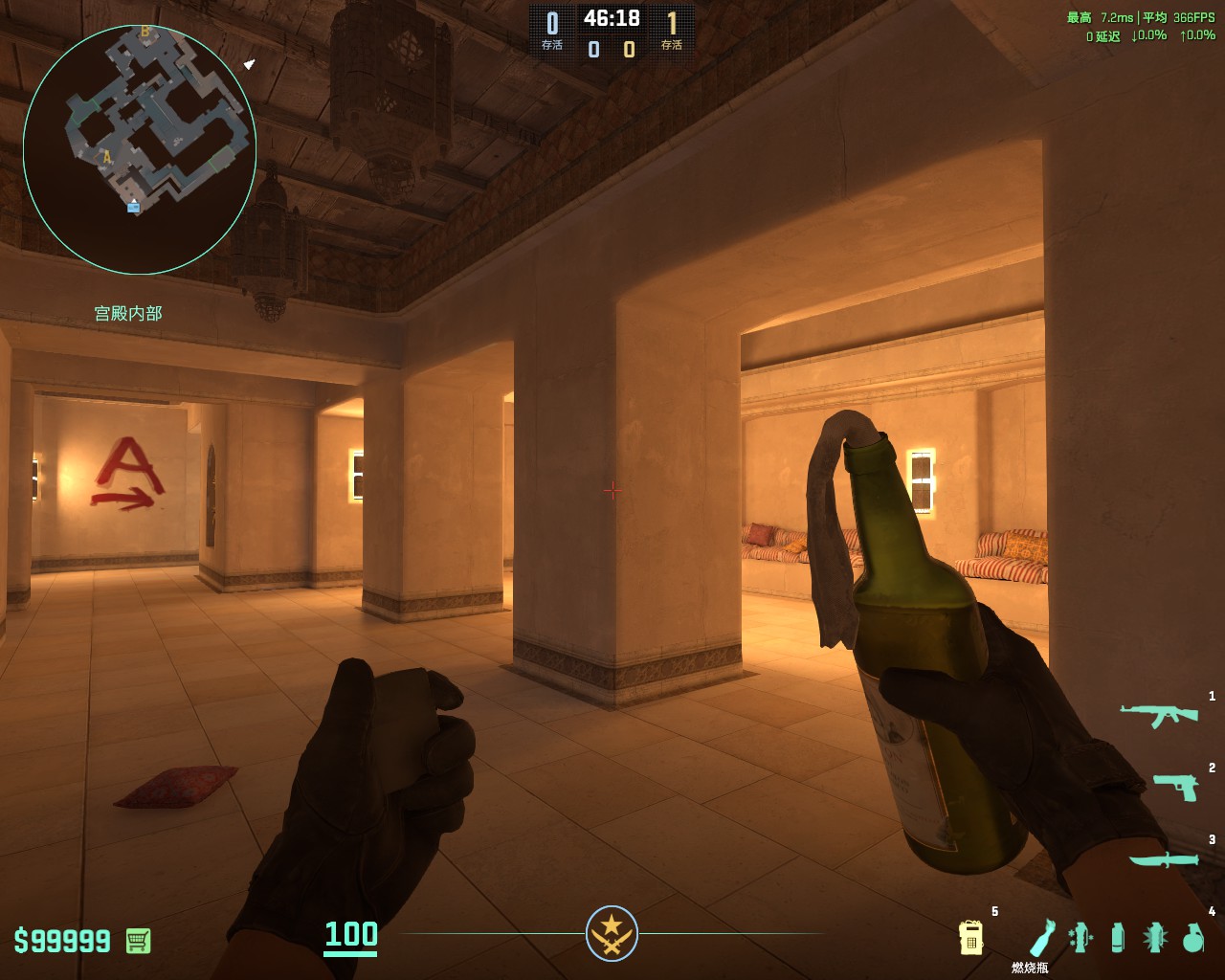
Task: Equip the knife
Action: pos(1163,859)
